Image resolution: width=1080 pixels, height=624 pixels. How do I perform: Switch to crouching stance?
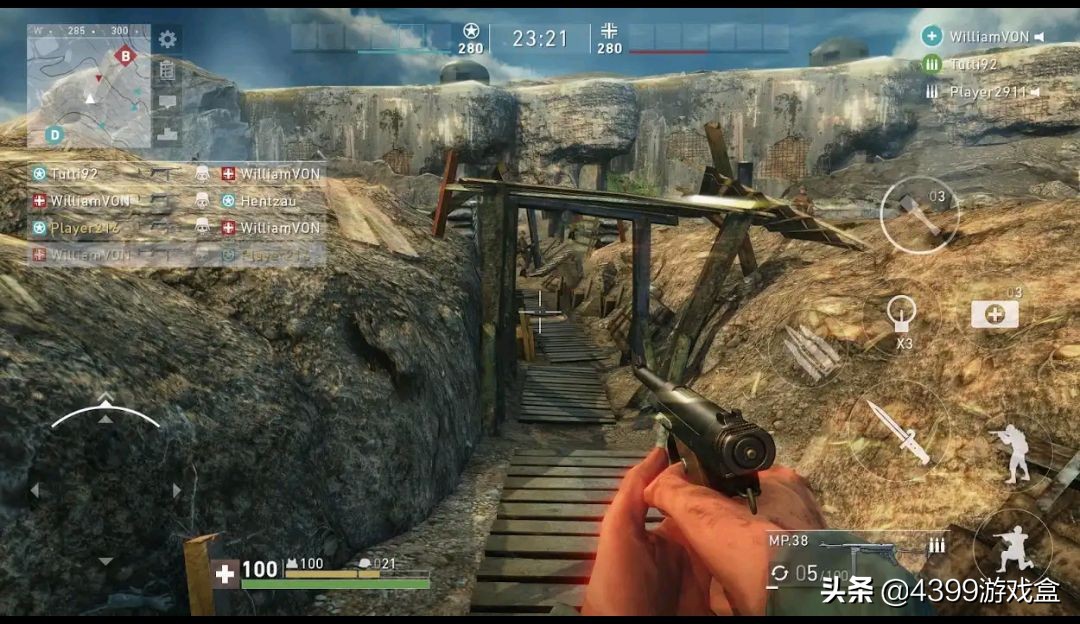click(1012, 546)
